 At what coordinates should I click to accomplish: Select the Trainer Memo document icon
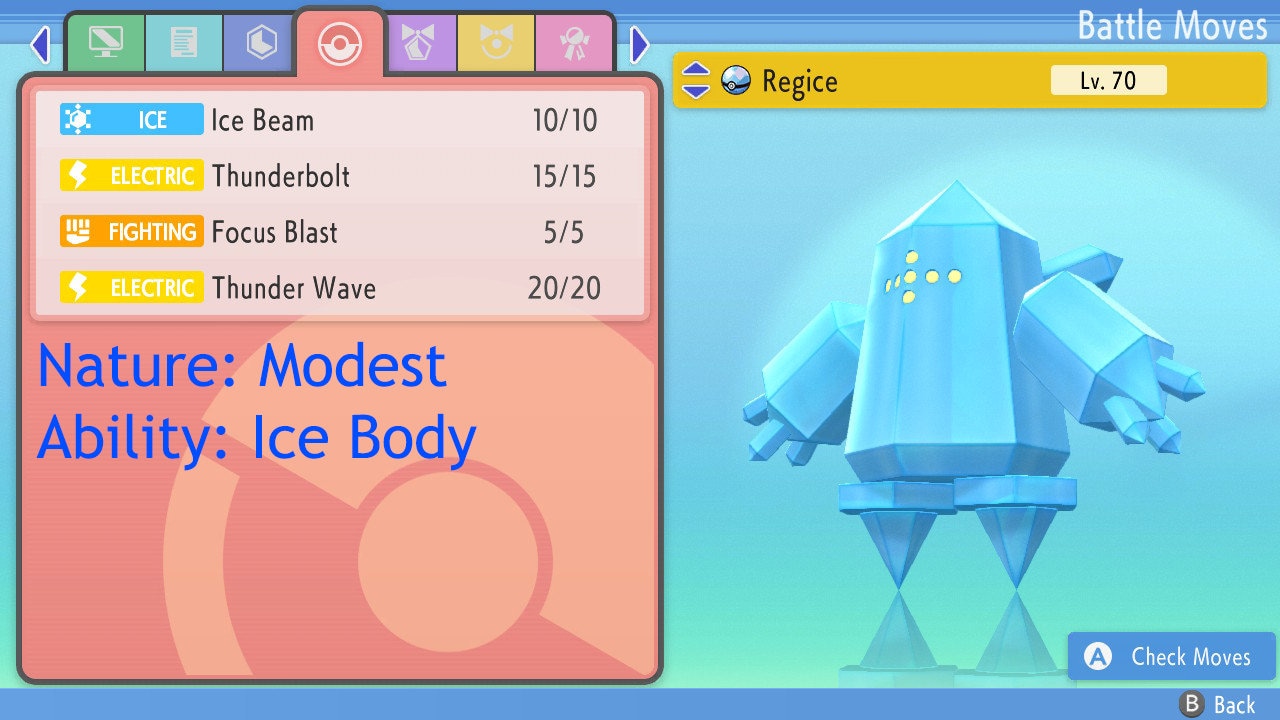[x=183, y=42]
